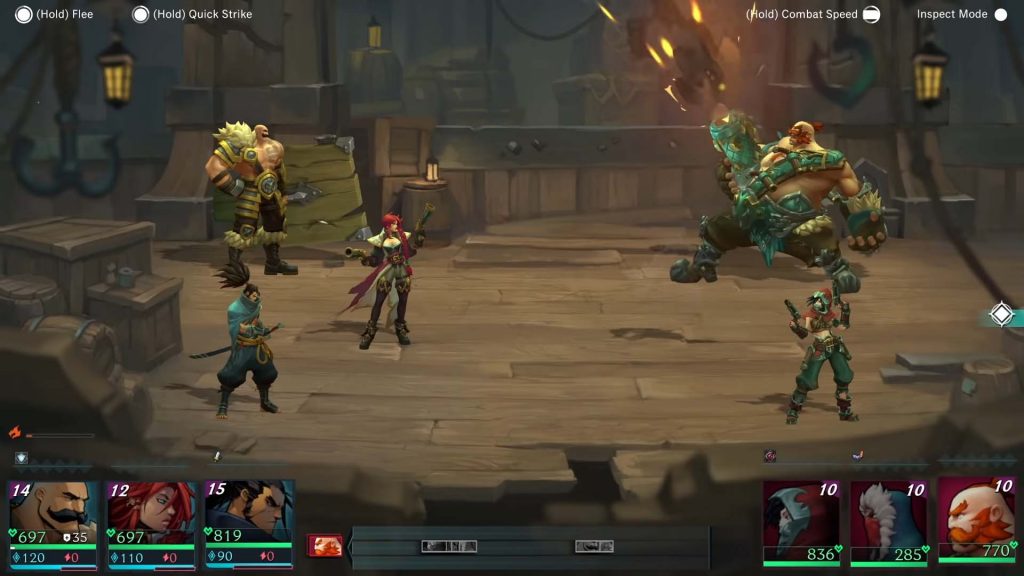Select Miss Fortune's red-haired portrait
The height and width of the screenshot is (576, 1024).
click(x=152, y=512)
